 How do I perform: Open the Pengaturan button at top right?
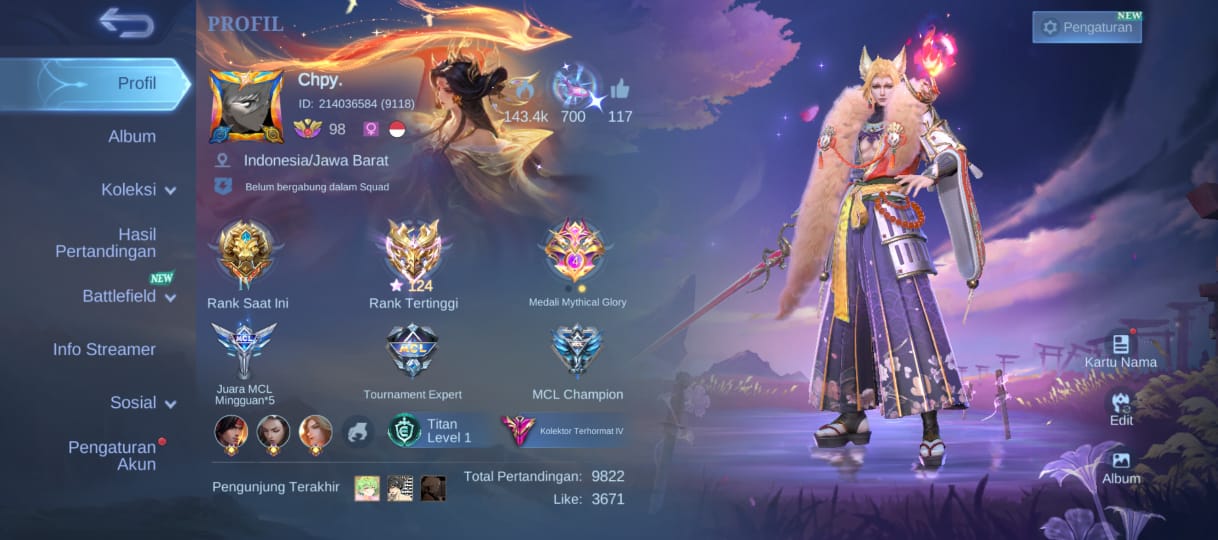pyautogui.click(x=1086, y=27)
